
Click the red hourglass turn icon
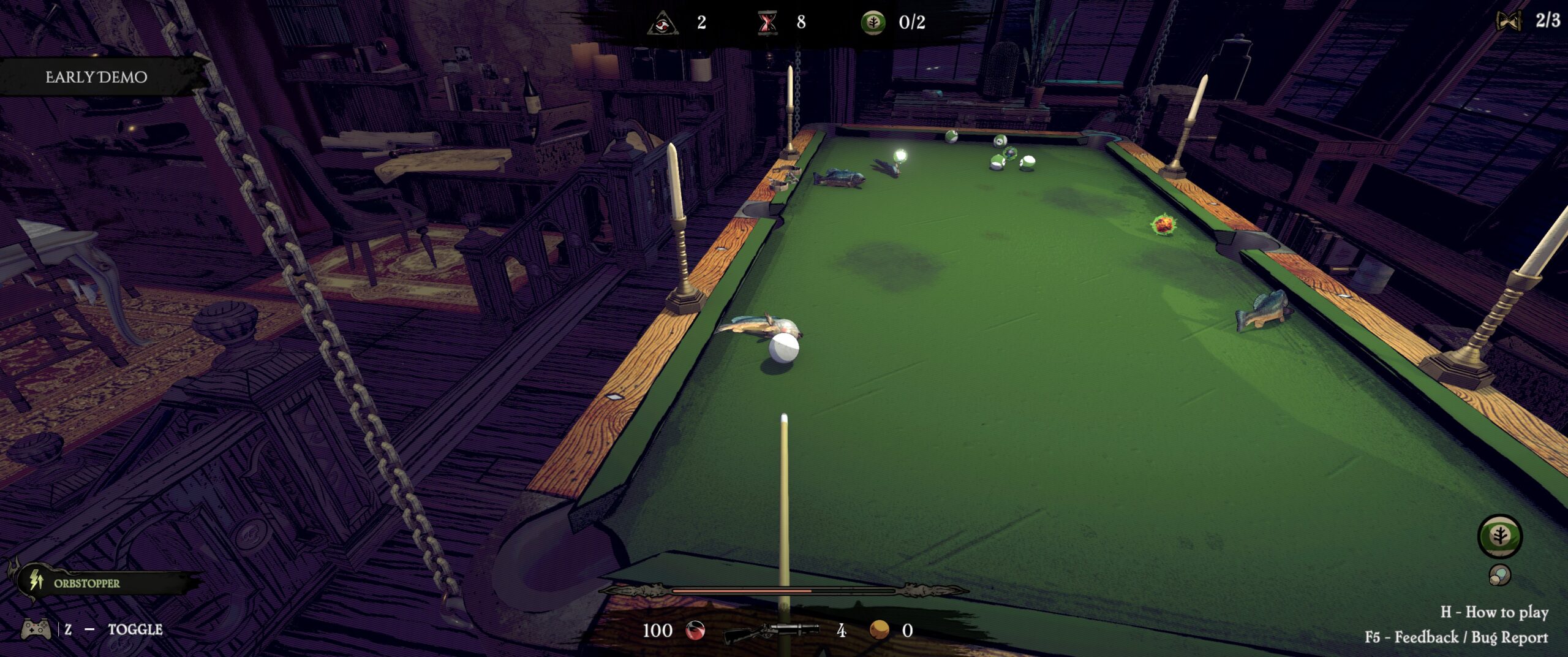pos(767,23)
